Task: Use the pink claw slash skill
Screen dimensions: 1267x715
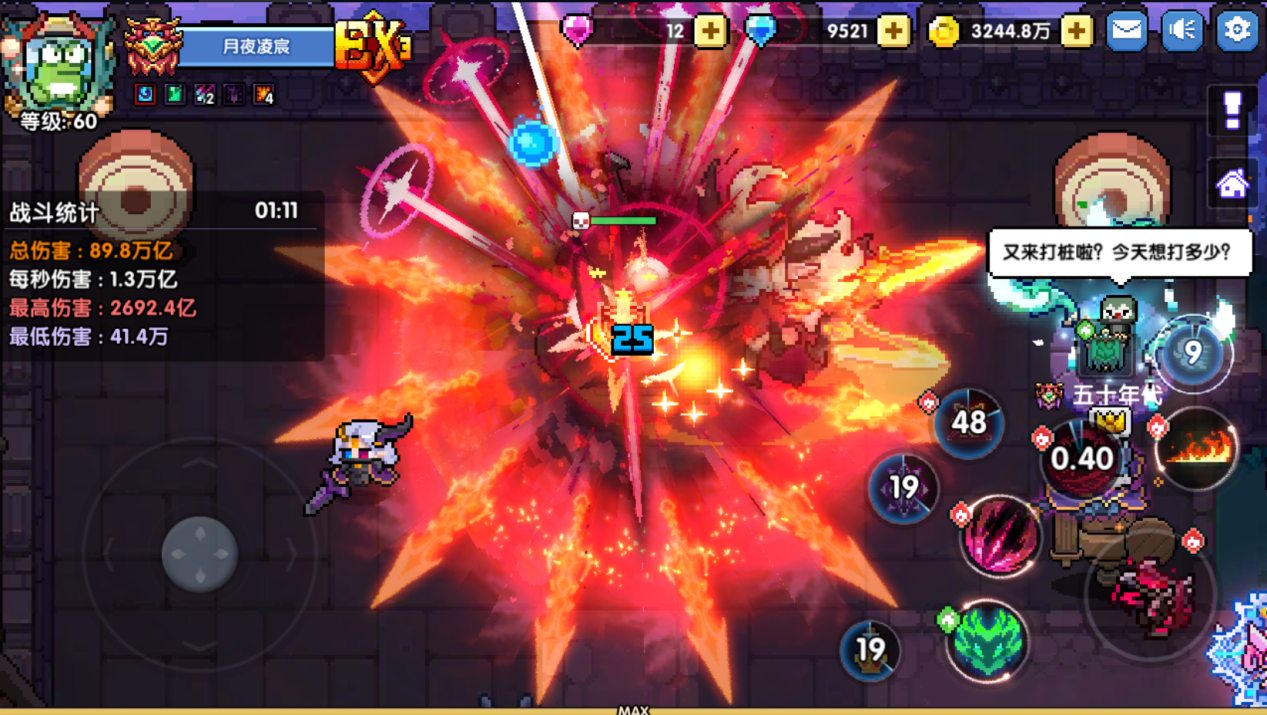Action: point(1000,535)
